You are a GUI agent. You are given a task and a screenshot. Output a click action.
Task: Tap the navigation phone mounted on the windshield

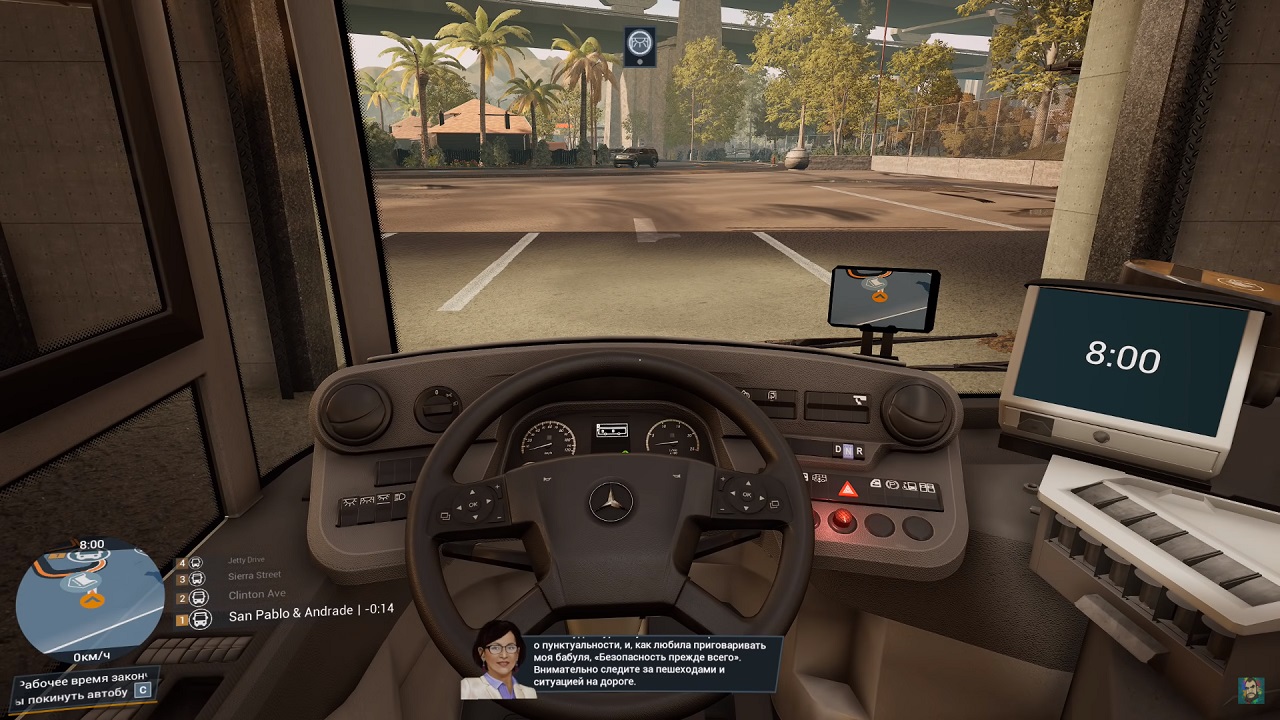click(884, 297)
